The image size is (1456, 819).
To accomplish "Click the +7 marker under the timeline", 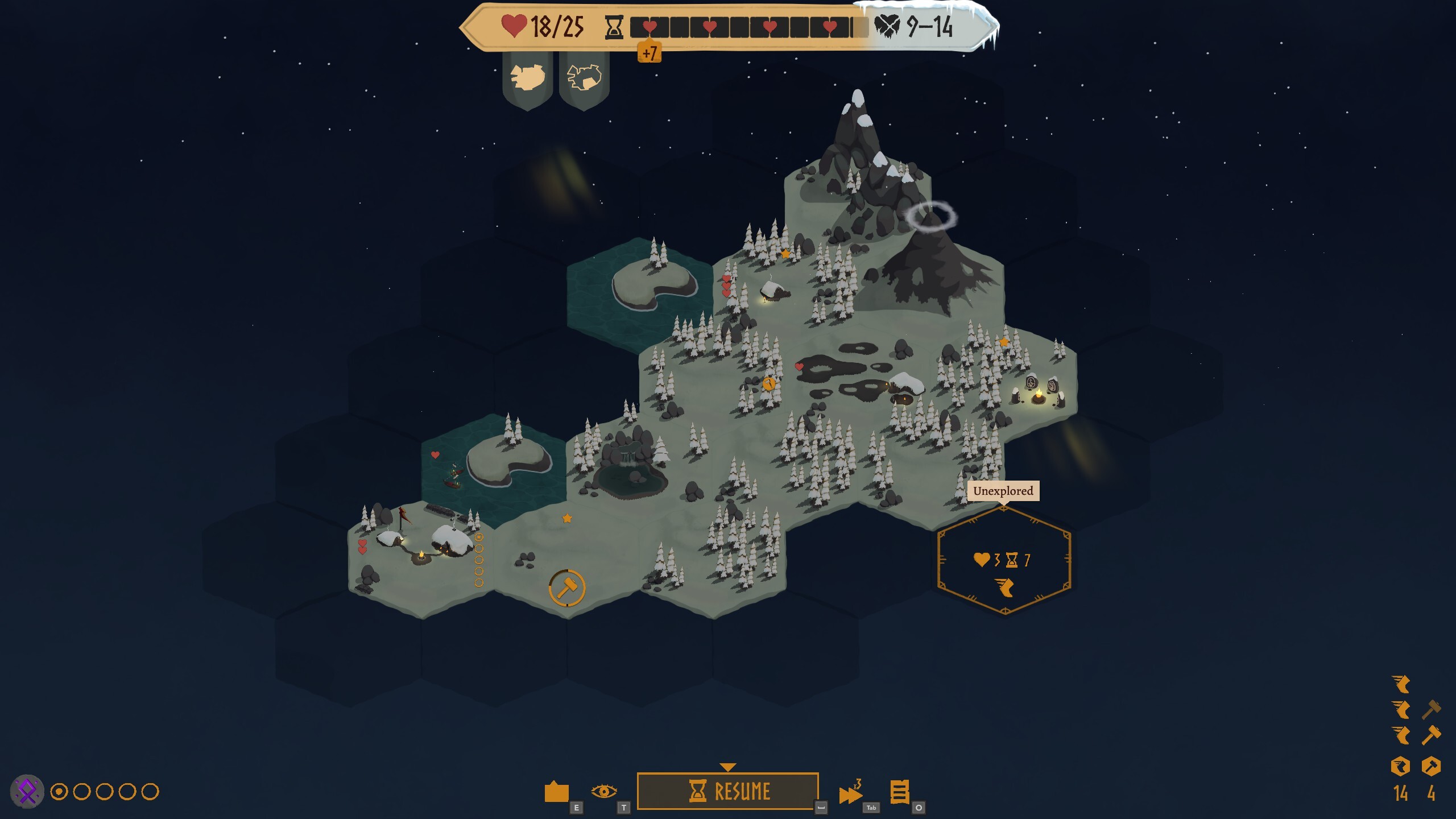I will pos(649,53).
